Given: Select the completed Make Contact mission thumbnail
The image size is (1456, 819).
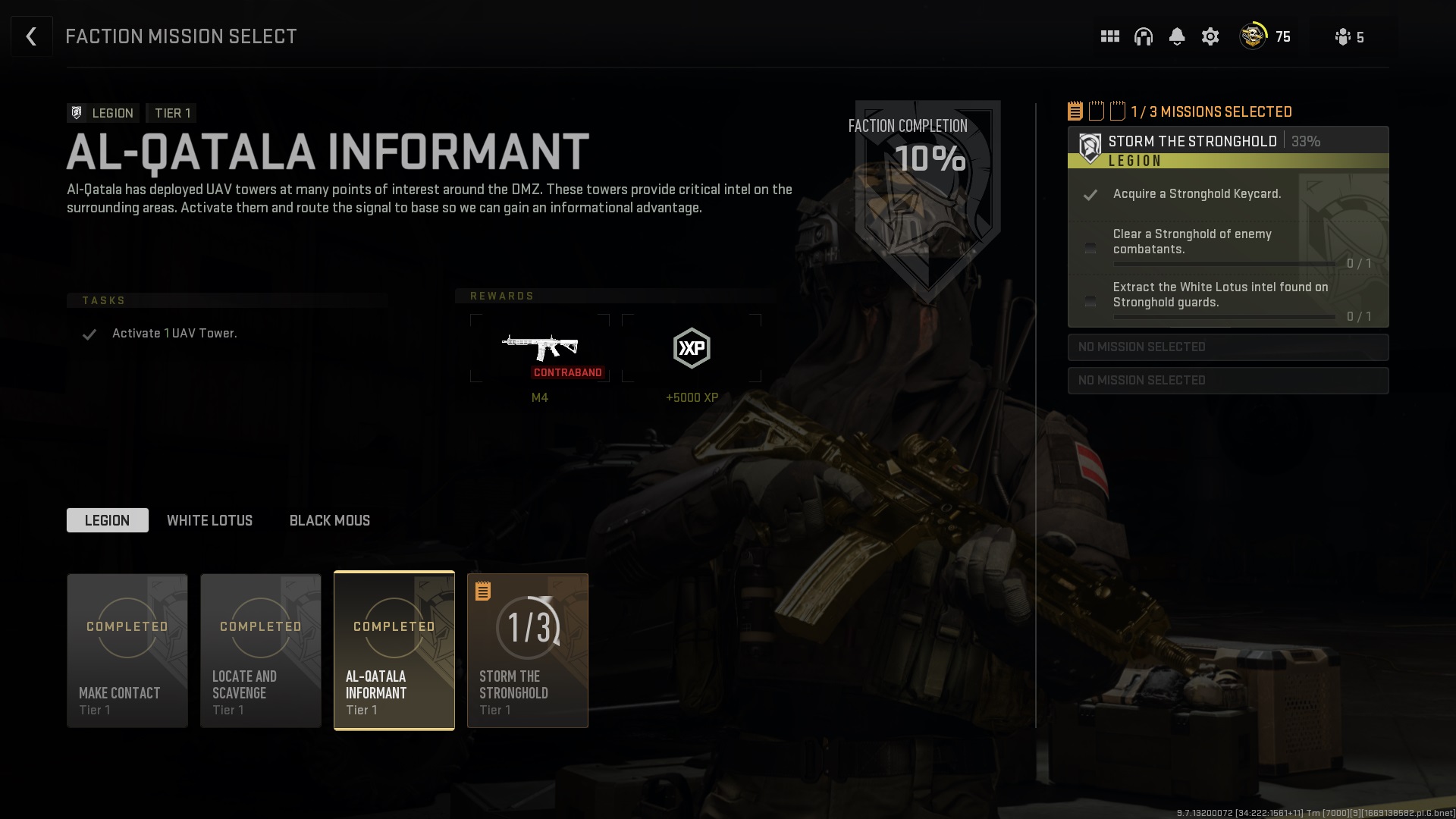Looking at the screenshot, I should pos(127,650).
